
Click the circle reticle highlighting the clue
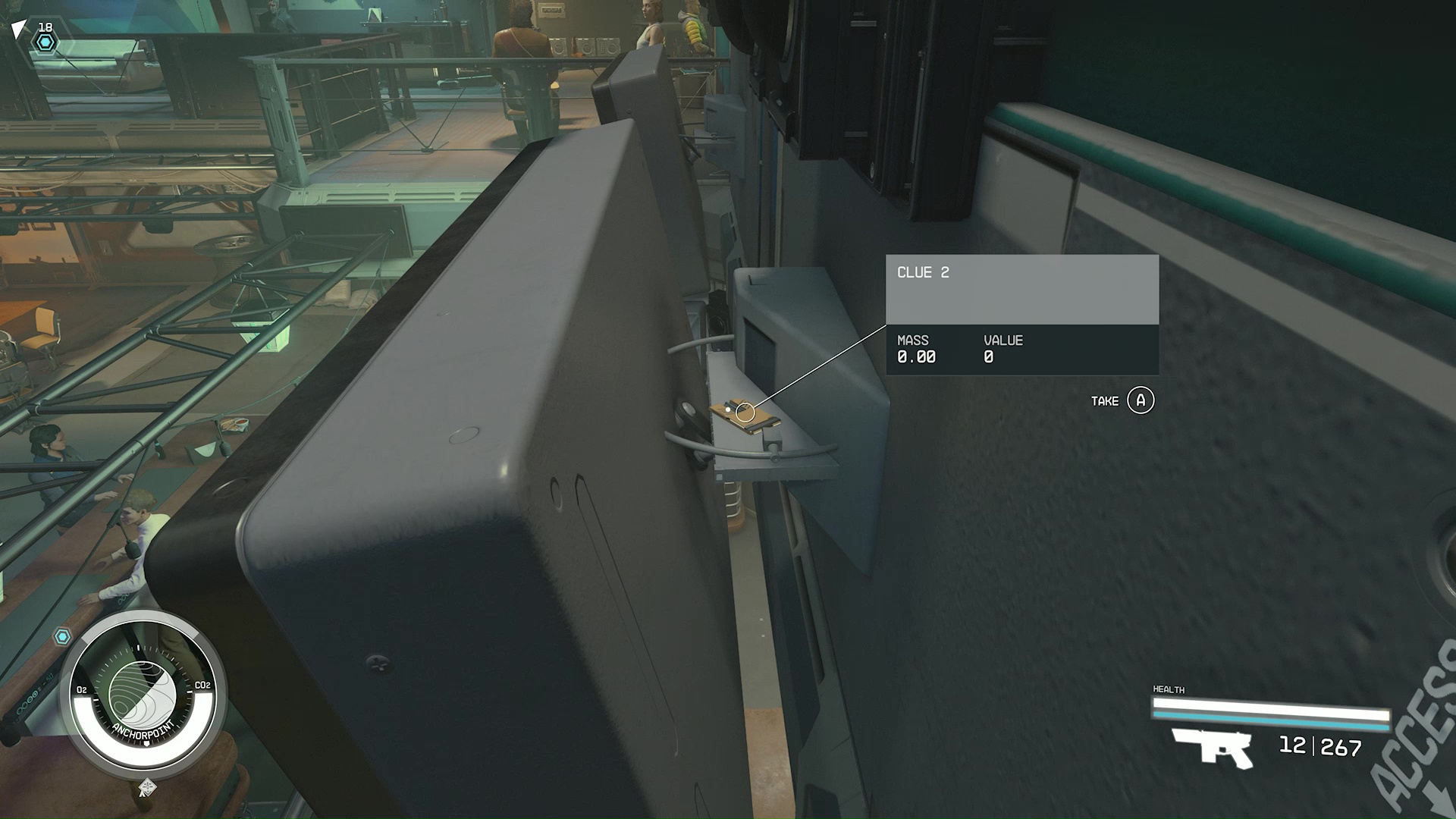click(x=747, y=412)
